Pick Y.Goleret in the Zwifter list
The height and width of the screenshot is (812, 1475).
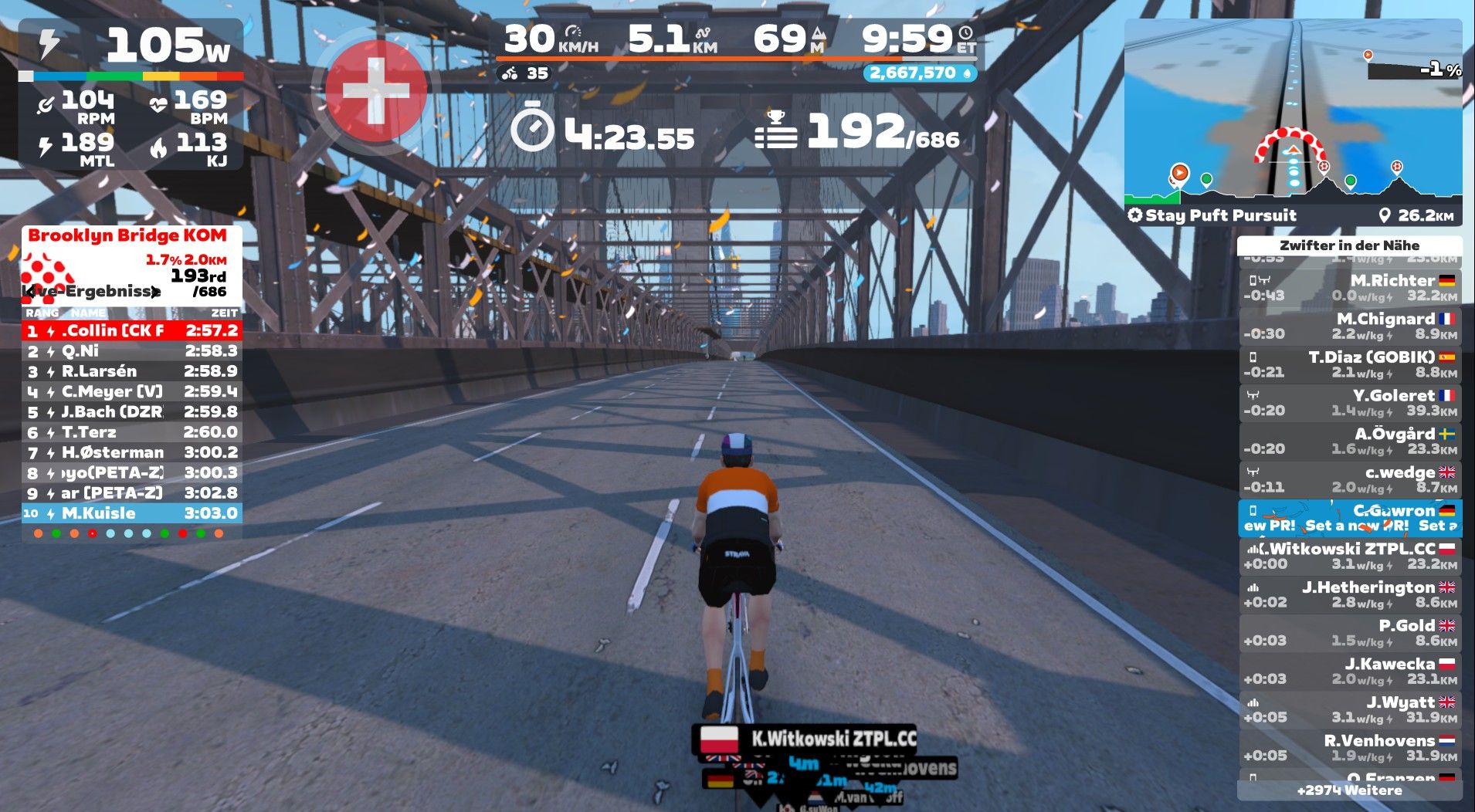pos(1349,403)
